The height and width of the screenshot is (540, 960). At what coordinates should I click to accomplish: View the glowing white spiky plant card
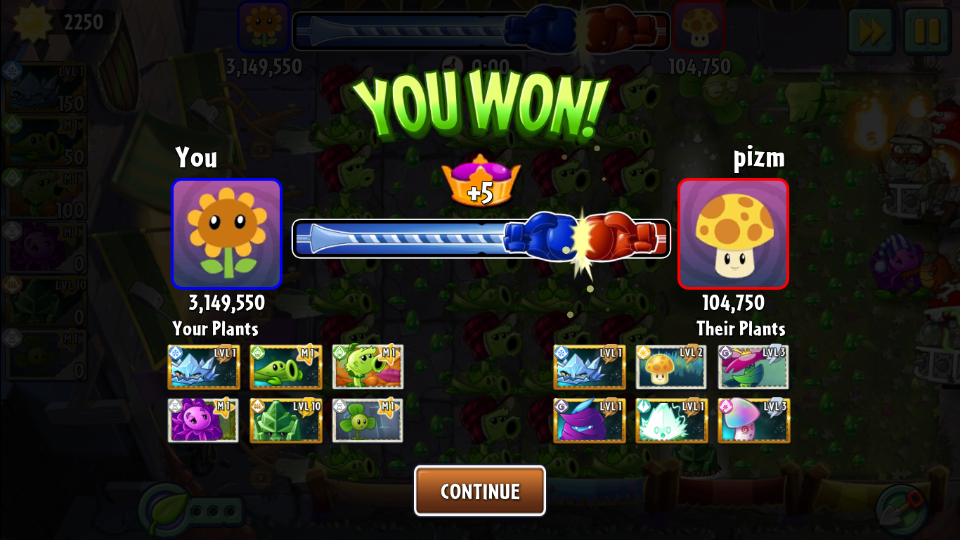pyautogui.click(x=671, y=421)
